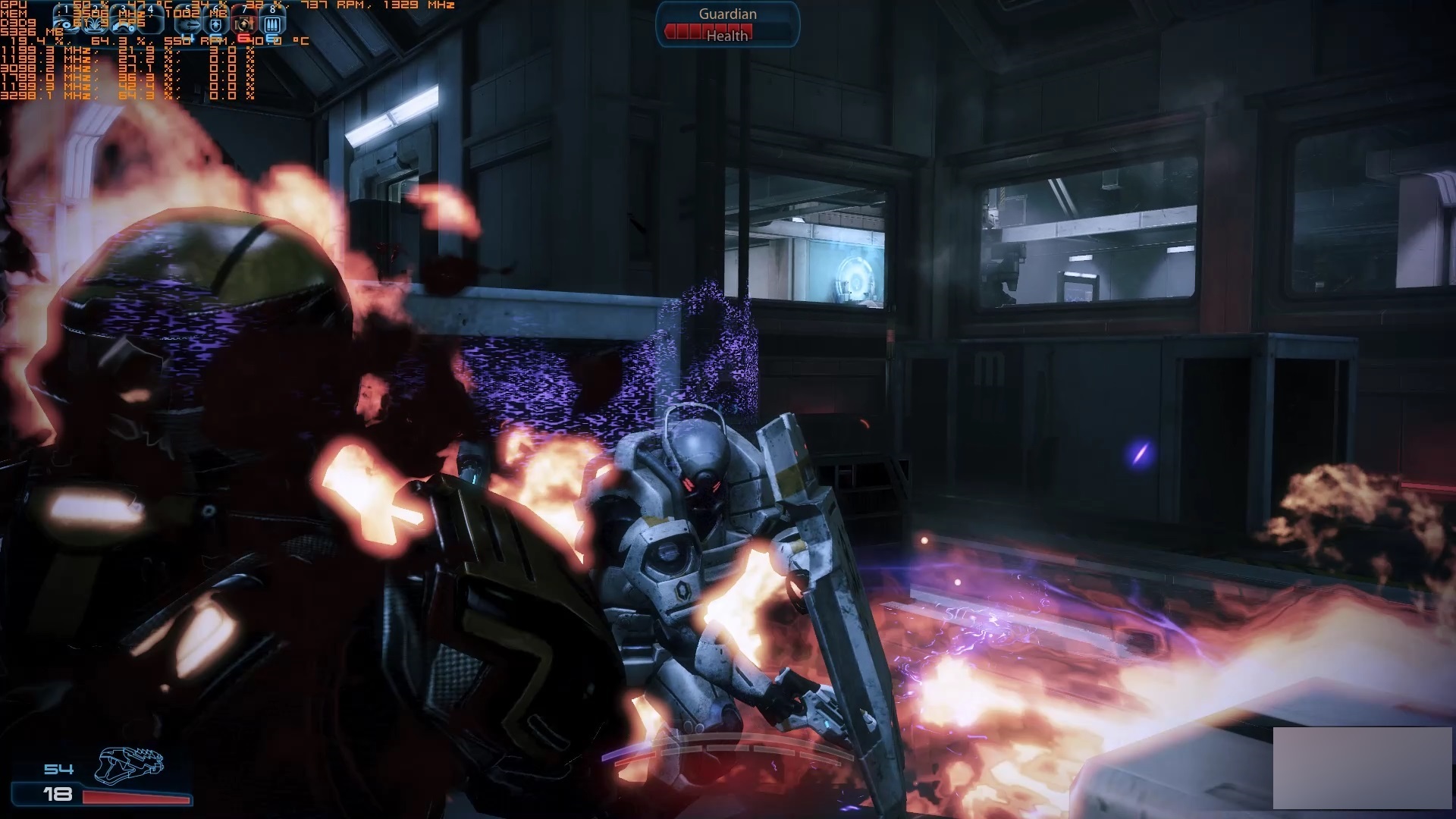This screenshot has height=819, width=1456.
Task: Use the shield survival pack in slot 6
Action: (216, 24)
